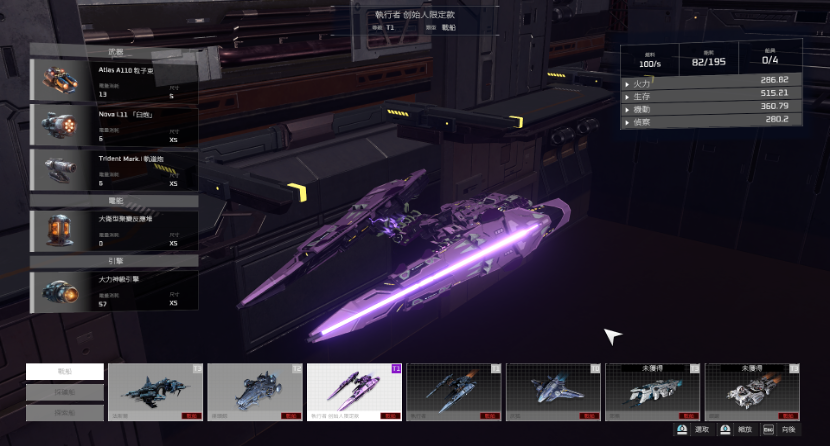
Task: Choose the Trident Mark.I railgun slot
Action: (114, 169)
